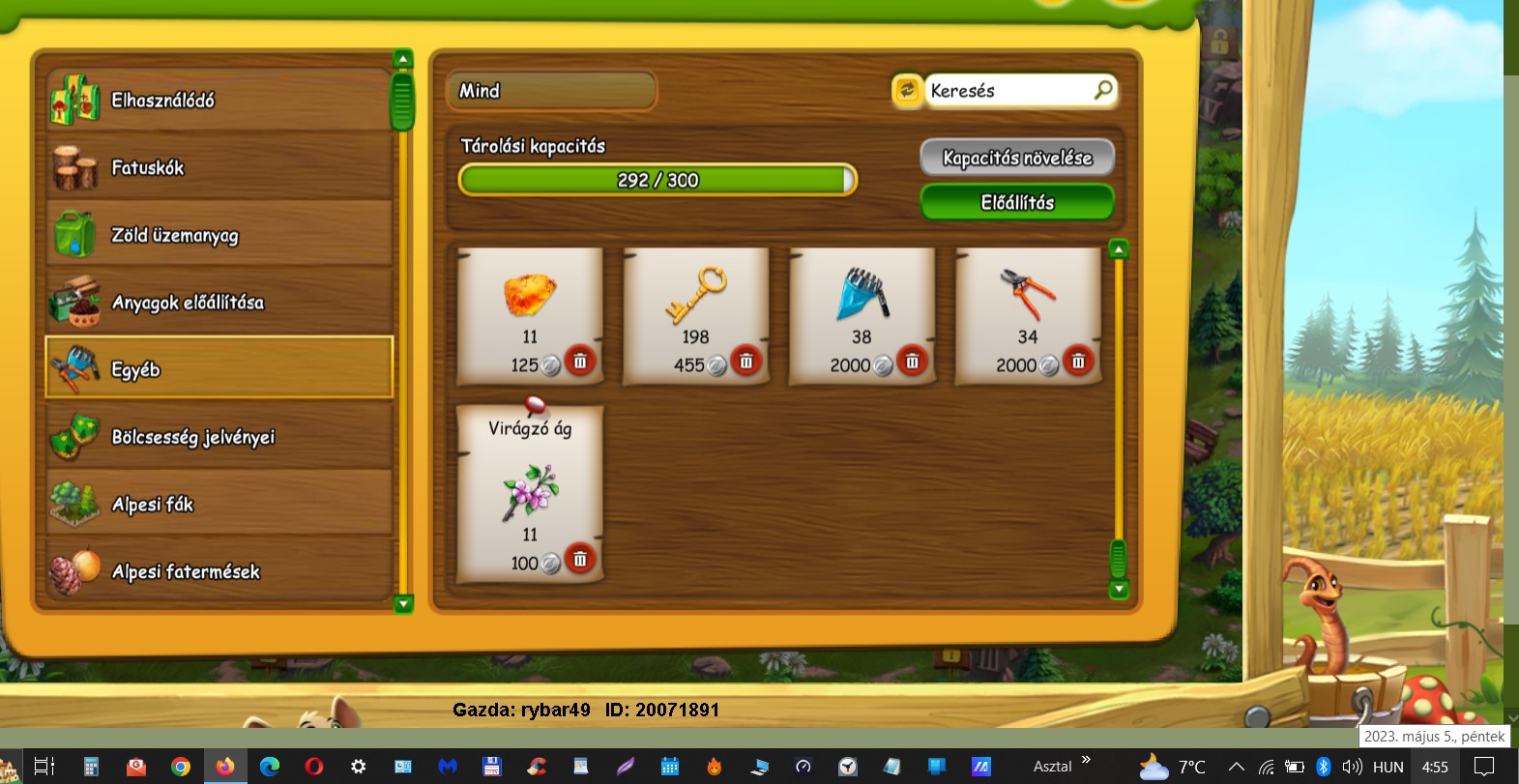Viewport: 1519px width, 784px height.
Task: Show Bölcsesség jelvényei category
Action: (x=219, y=437)
